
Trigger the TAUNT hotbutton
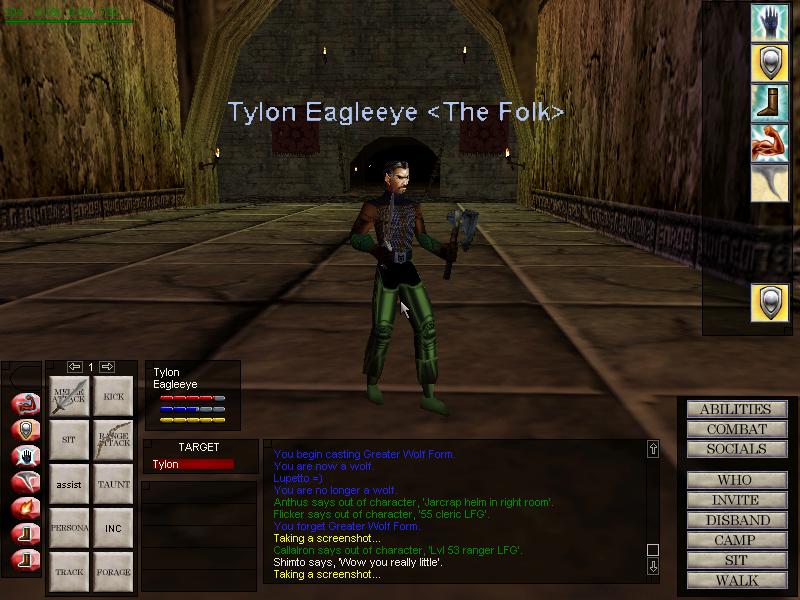click(x=113, y=484)
